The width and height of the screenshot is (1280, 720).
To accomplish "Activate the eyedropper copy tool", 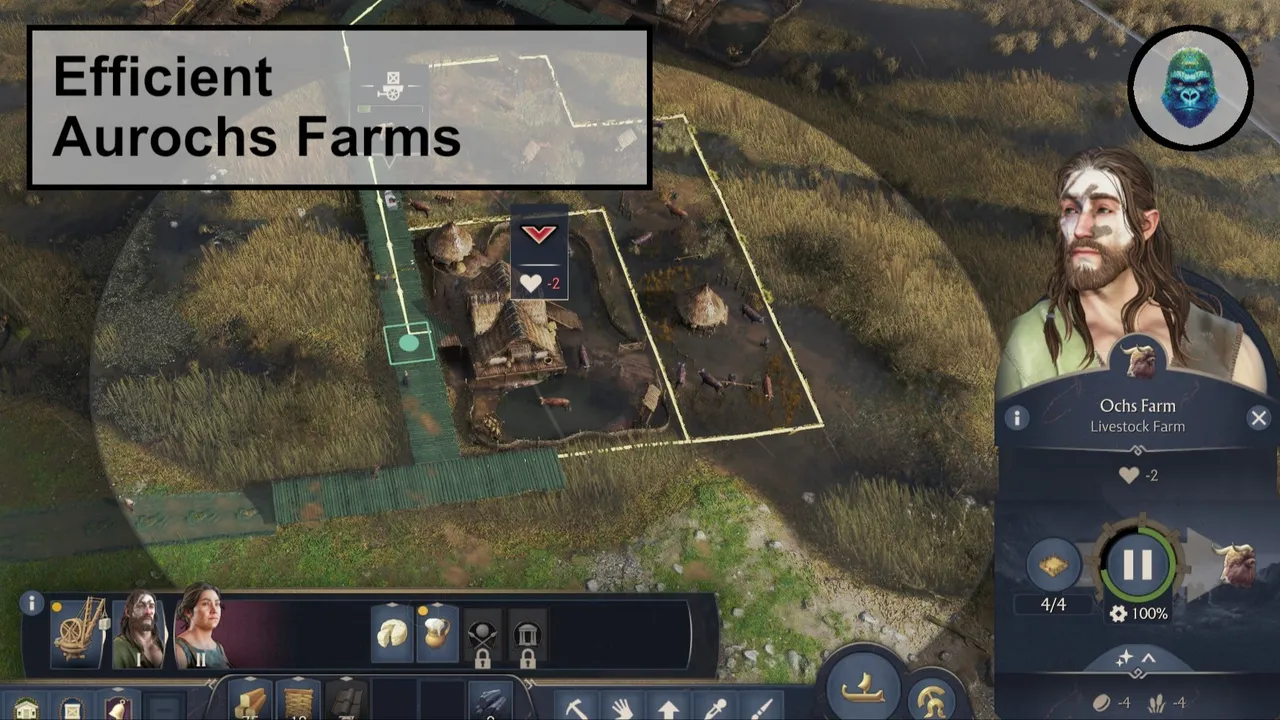I will [714, 708].
